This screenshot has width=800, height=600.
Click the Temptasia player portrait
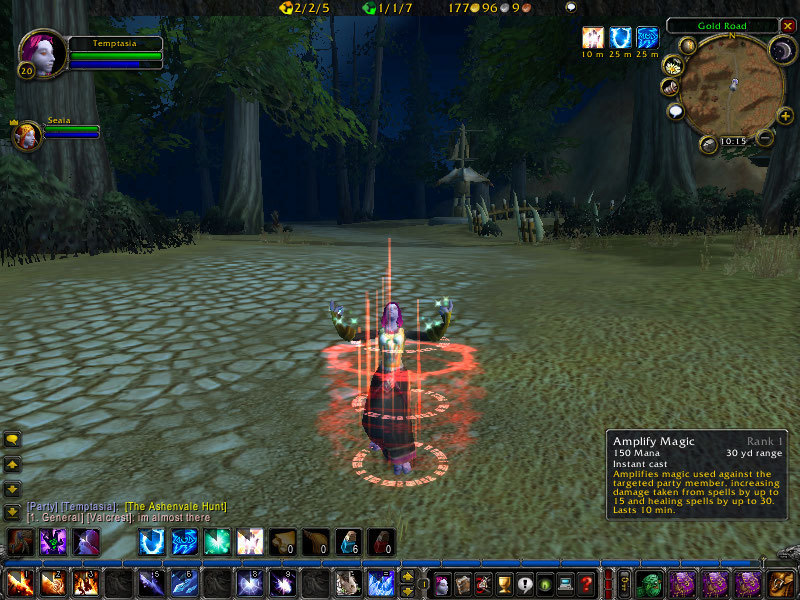[43, 53]
